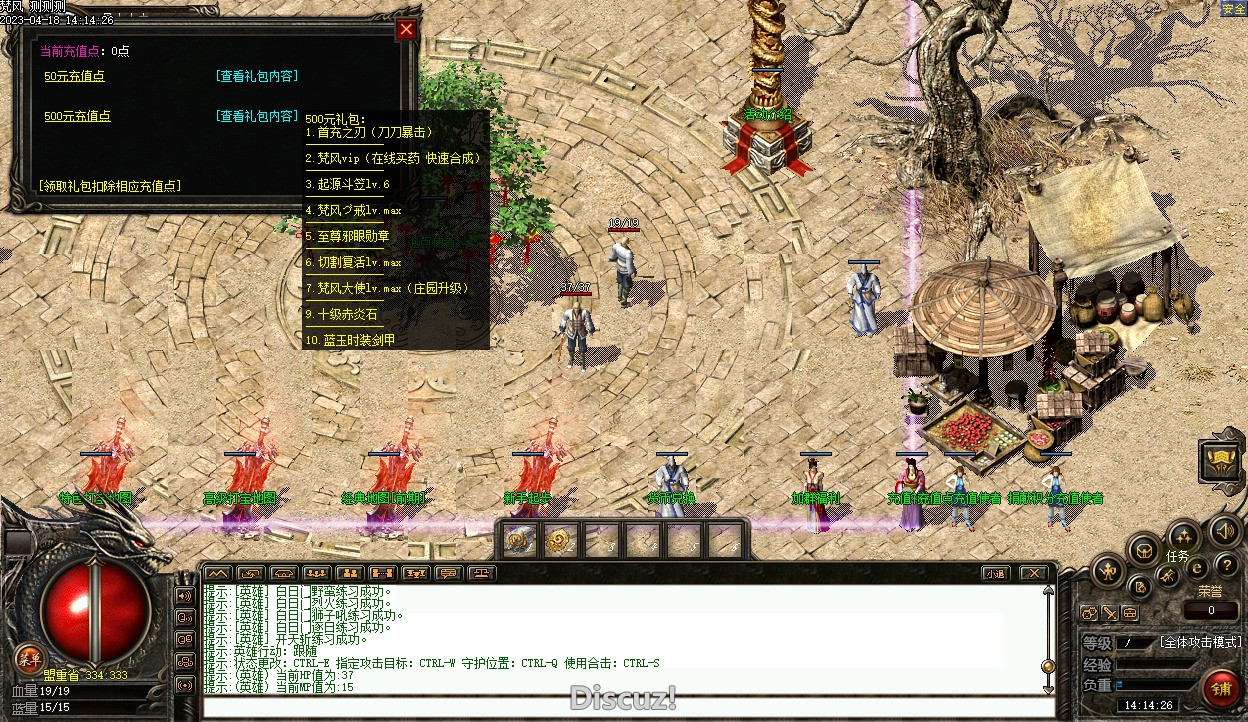Open the help question mark icon

(1226, 567)
